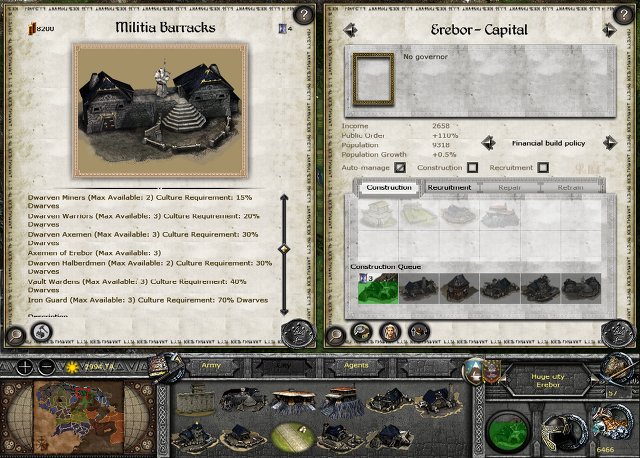Image resolution: width=640 pixels, height=458 pixels.
Task: Select the green first item in Construction Queue
Action: click(375, 287)
